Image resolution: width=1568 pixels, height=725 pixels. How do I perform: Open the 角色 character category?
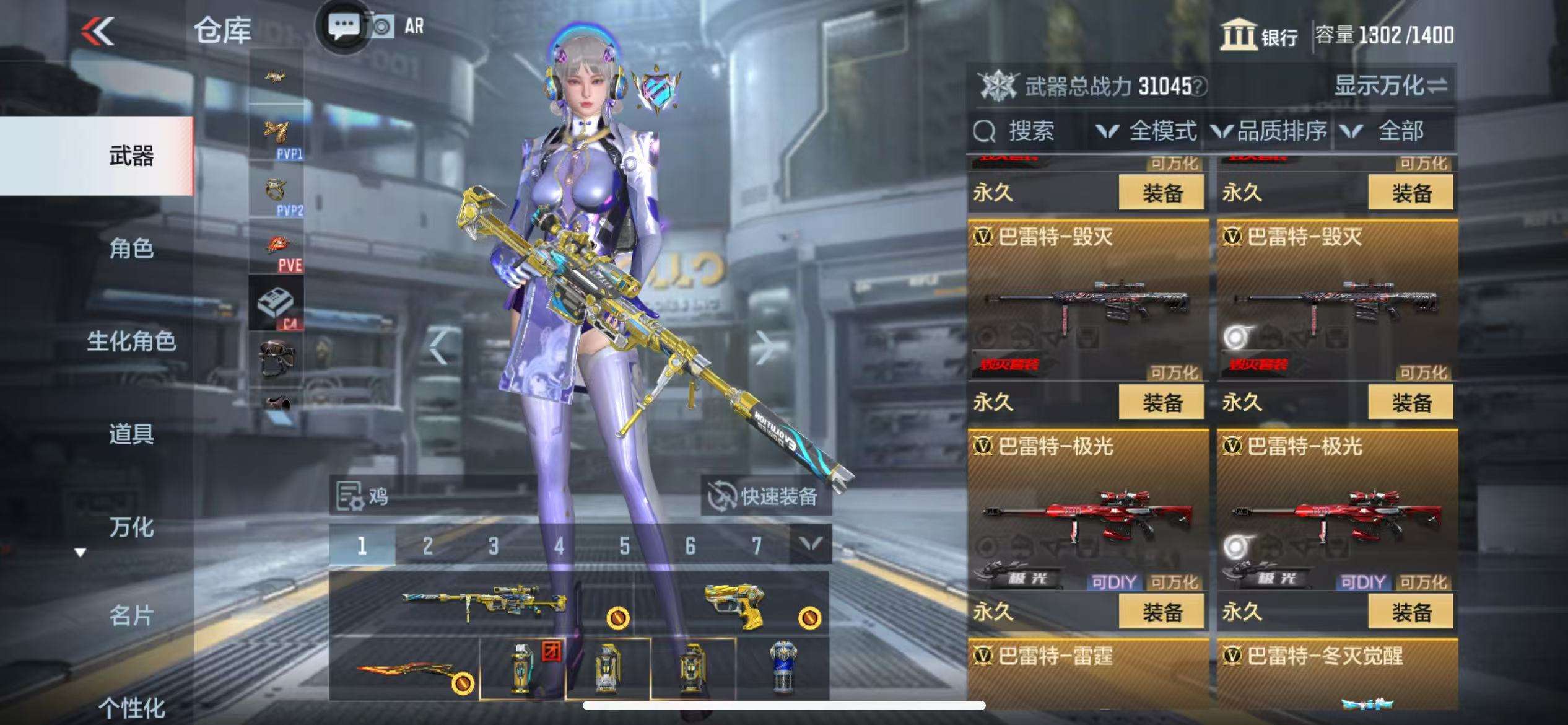pyautogui.click(x=131, y=248)
